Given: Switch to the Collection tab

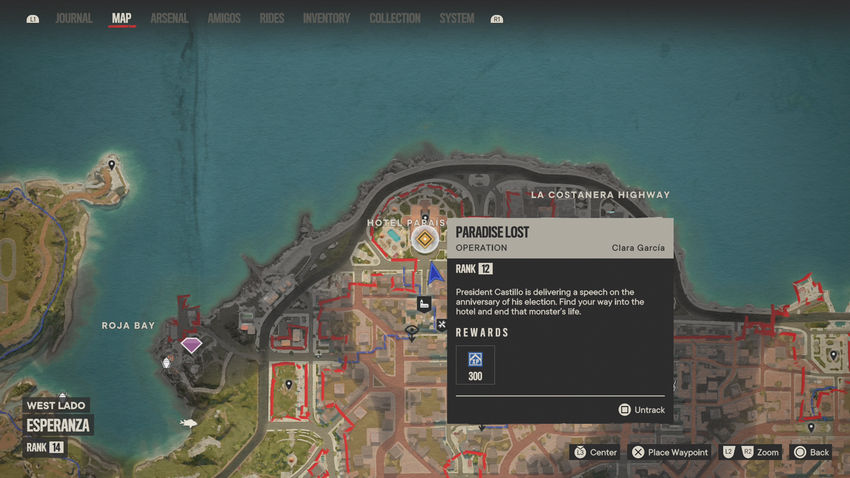Looking at the screenshot, I should click(x=395, y=18).
